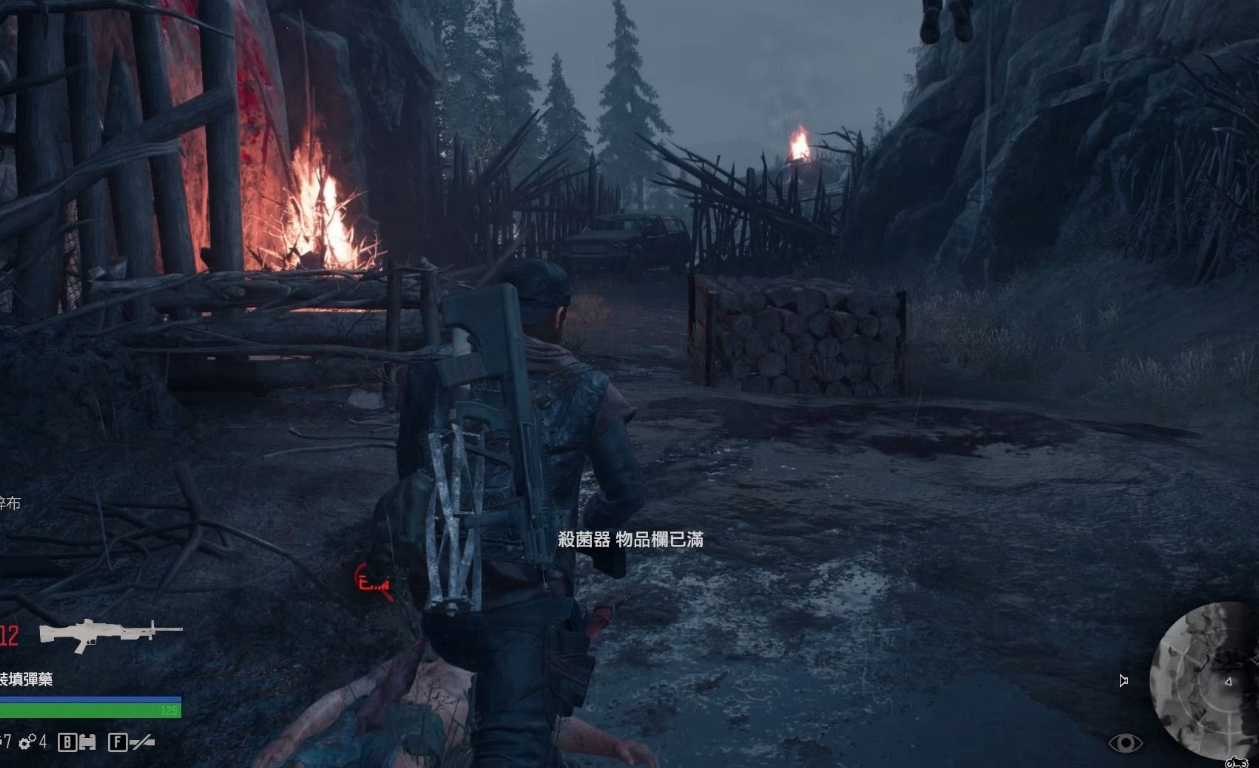Select the equipped machine gun icon

(110, 633)
